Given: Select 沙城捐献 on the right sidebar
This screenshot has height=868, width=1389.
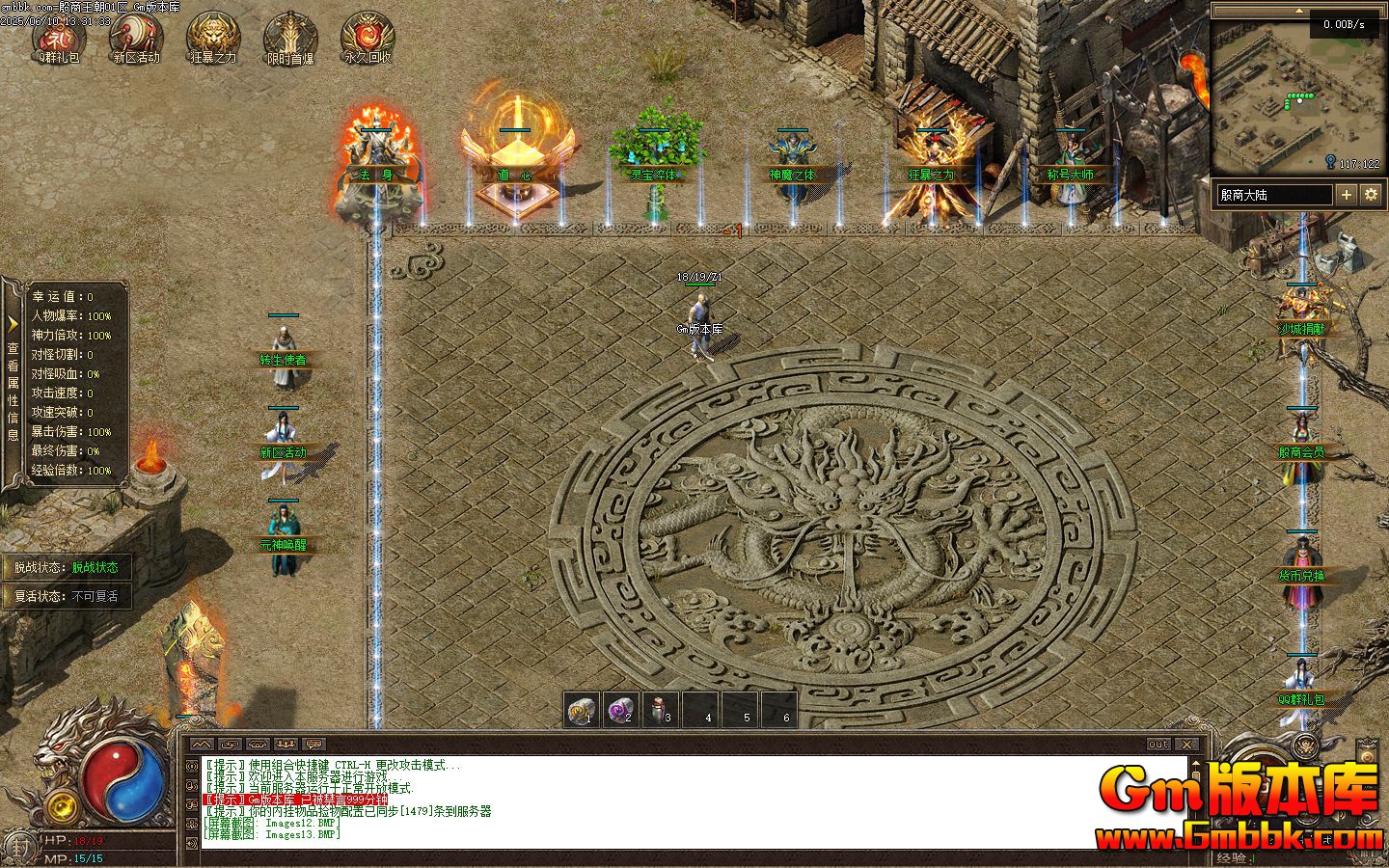Looking at the screenshot, I should point(1303,329).
